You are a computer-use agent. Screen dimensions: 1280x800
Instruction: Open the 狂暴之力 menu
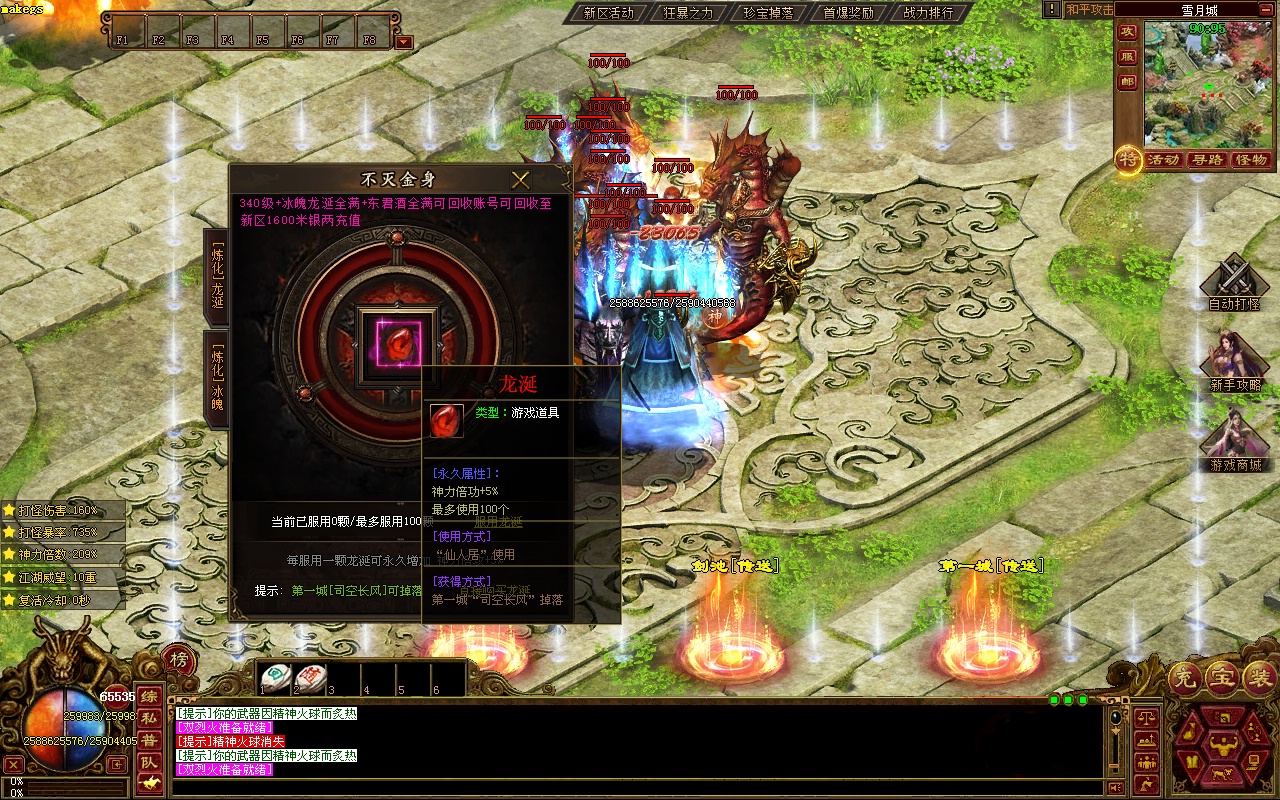pos(688,13)
